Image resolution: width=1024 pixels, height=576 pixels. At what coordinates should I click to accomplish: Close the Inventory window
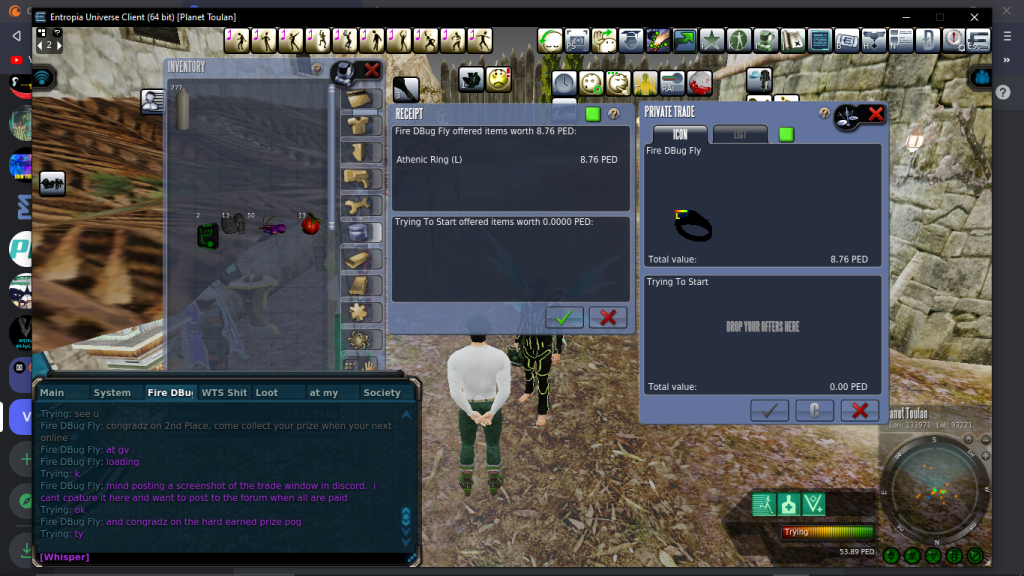tap(372, 70)
